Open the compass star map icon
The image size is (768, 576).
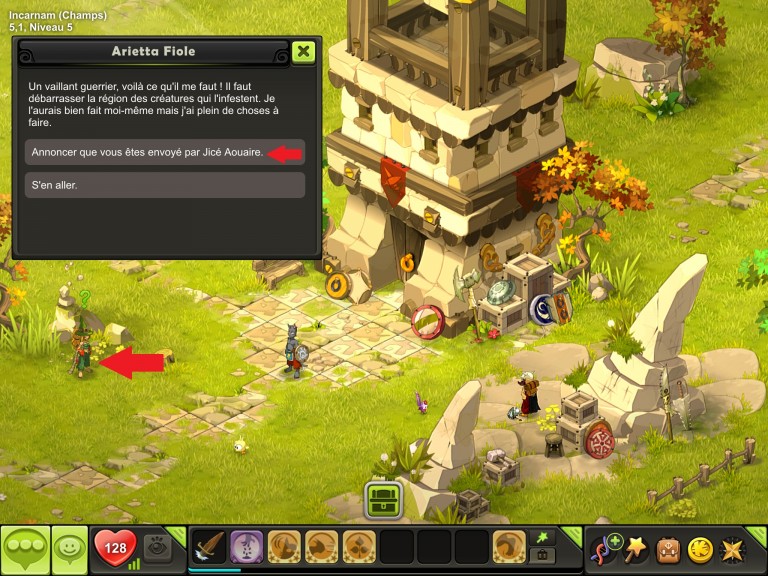(732, 549)
